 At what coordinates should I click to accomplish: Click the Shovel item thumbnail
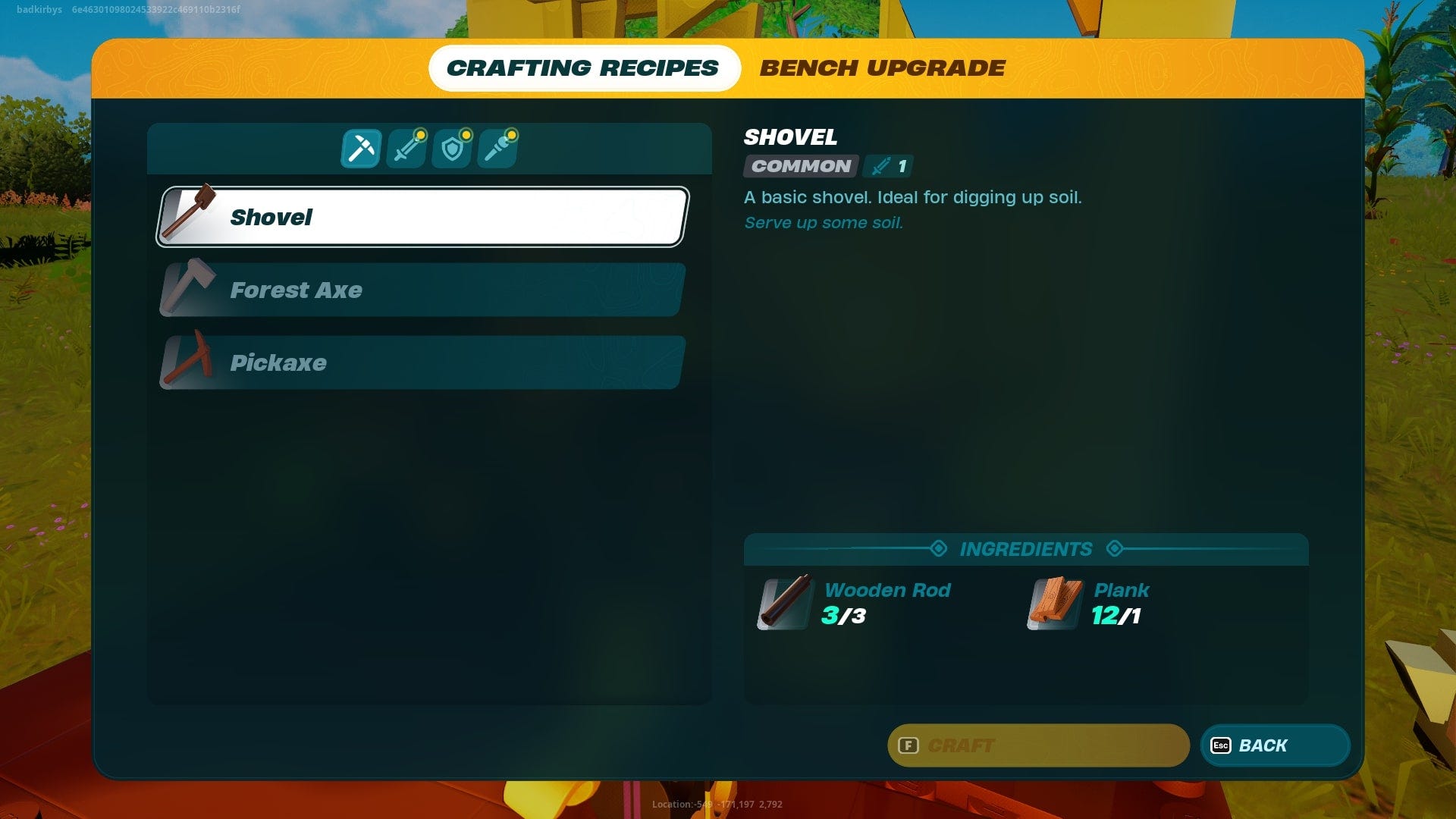tap(190, 215)
